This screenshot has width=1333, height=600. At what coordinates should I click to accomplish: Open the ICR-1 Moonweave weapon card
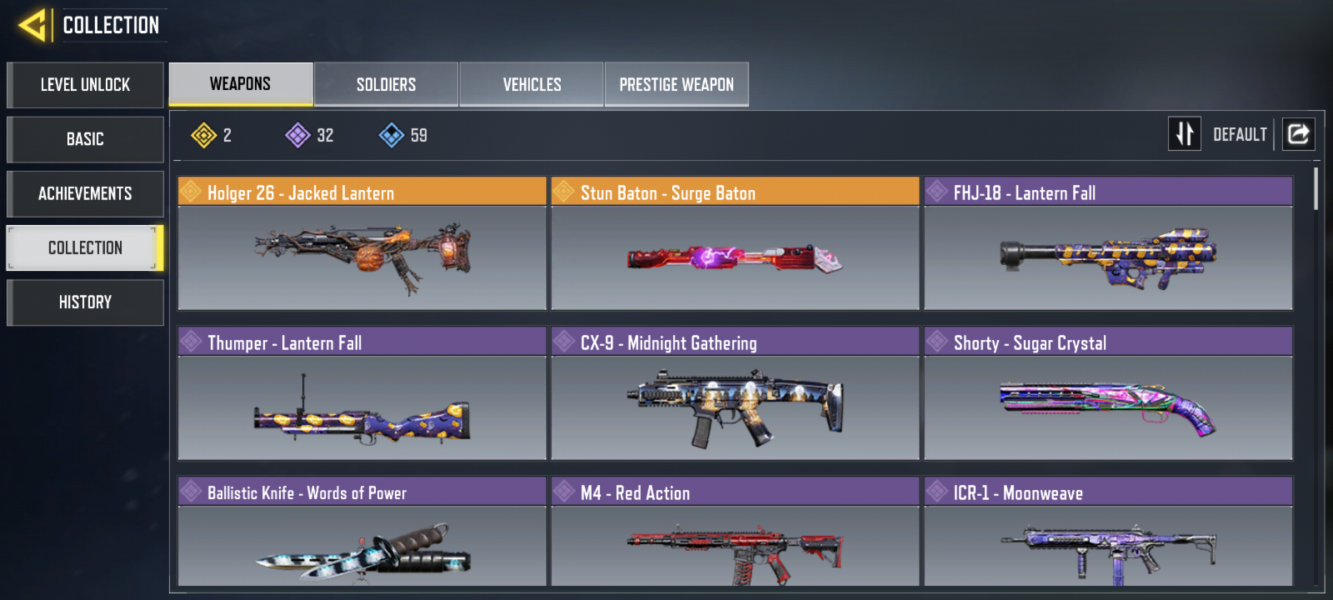[x=1108, y=540]
